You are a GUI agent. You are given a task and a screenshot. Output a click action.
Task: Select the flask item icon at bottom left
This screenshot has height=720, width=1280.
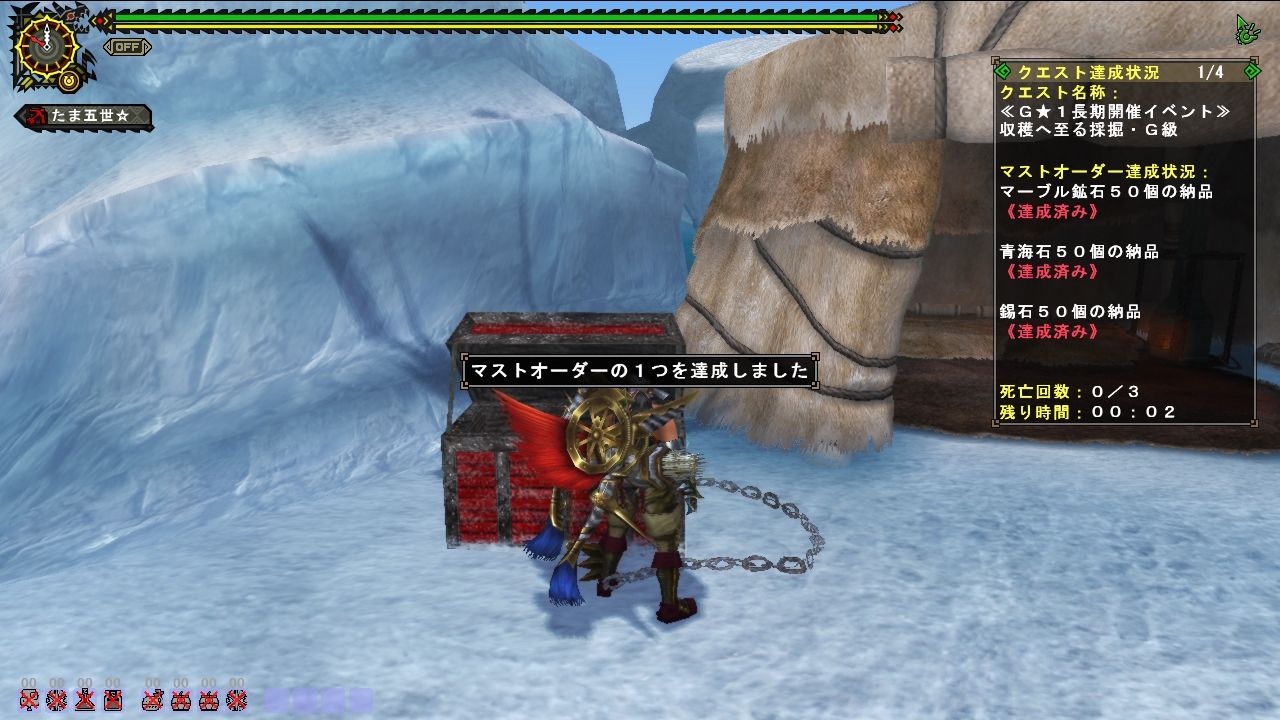tap(83, 701)
